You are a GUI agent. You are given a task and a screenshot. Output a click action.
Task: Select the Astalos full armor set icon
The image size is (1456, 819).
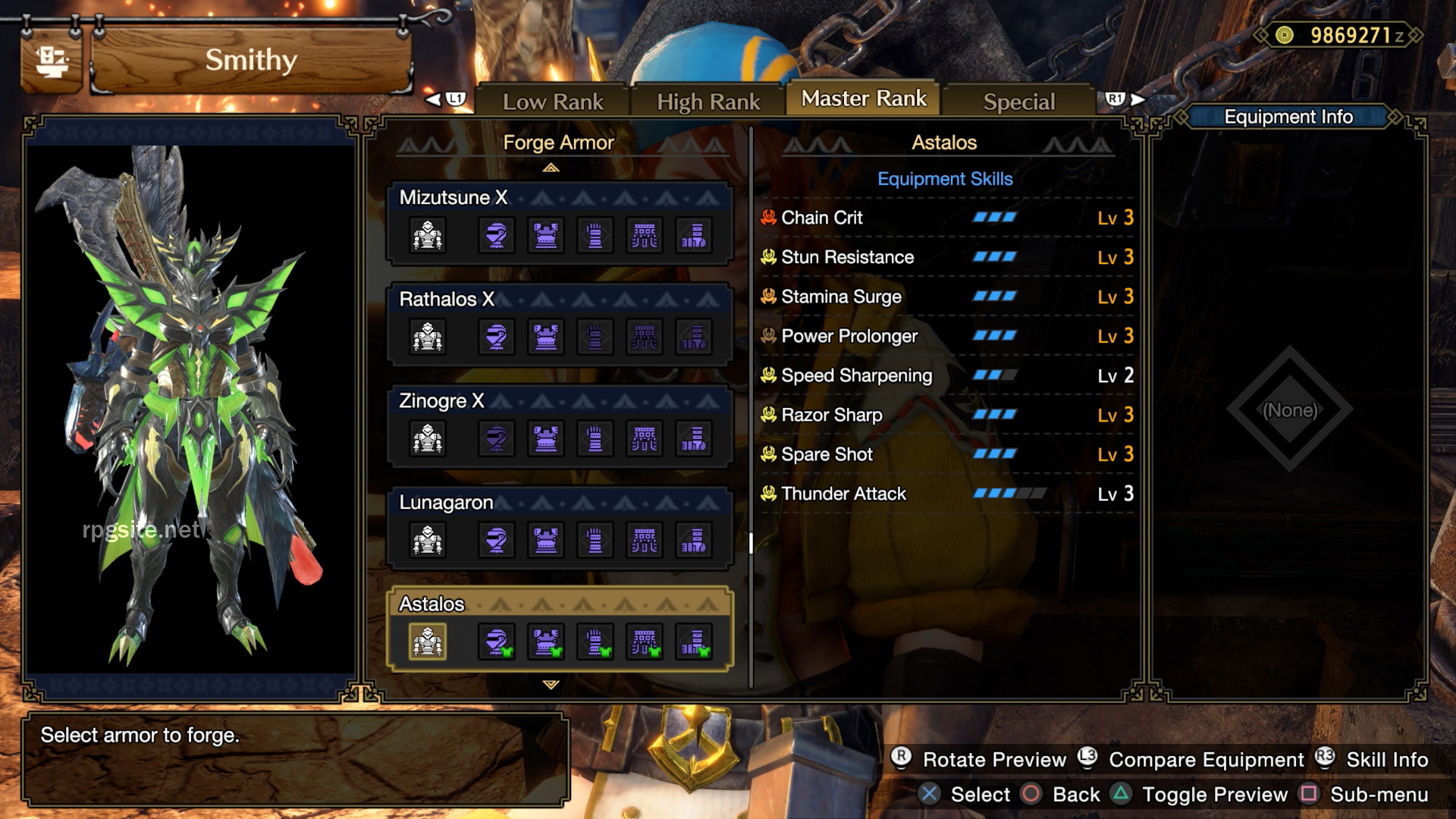(427, 641)
